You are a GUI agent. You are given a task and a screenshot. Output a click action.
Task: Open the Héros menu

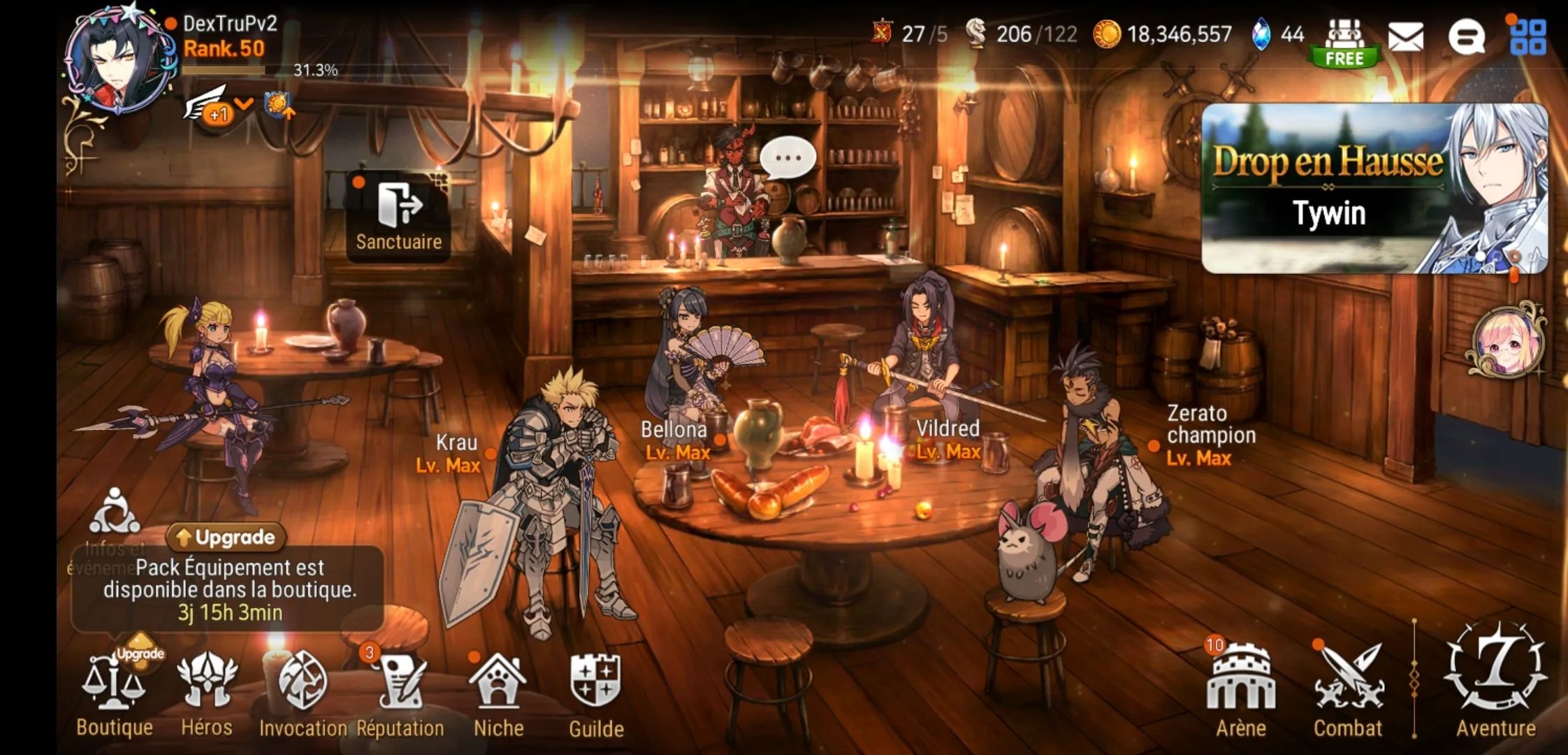point(207,692)
